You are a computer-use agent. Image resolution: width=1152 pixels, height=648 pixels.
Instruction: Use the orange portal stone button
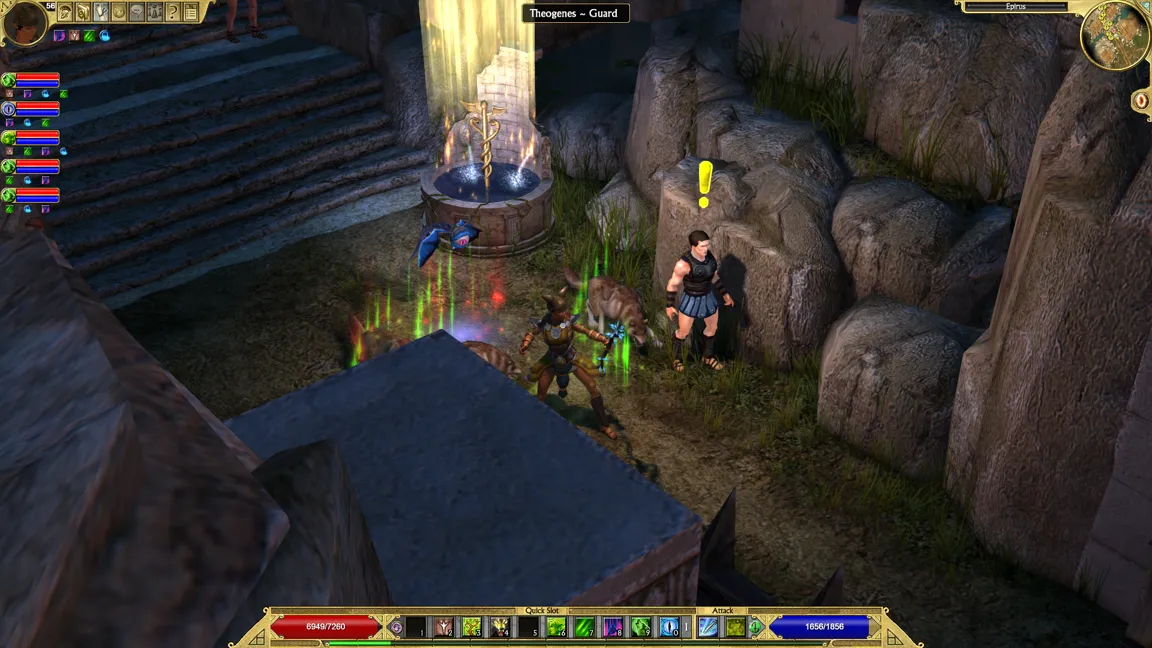(x=1141, y=100)
